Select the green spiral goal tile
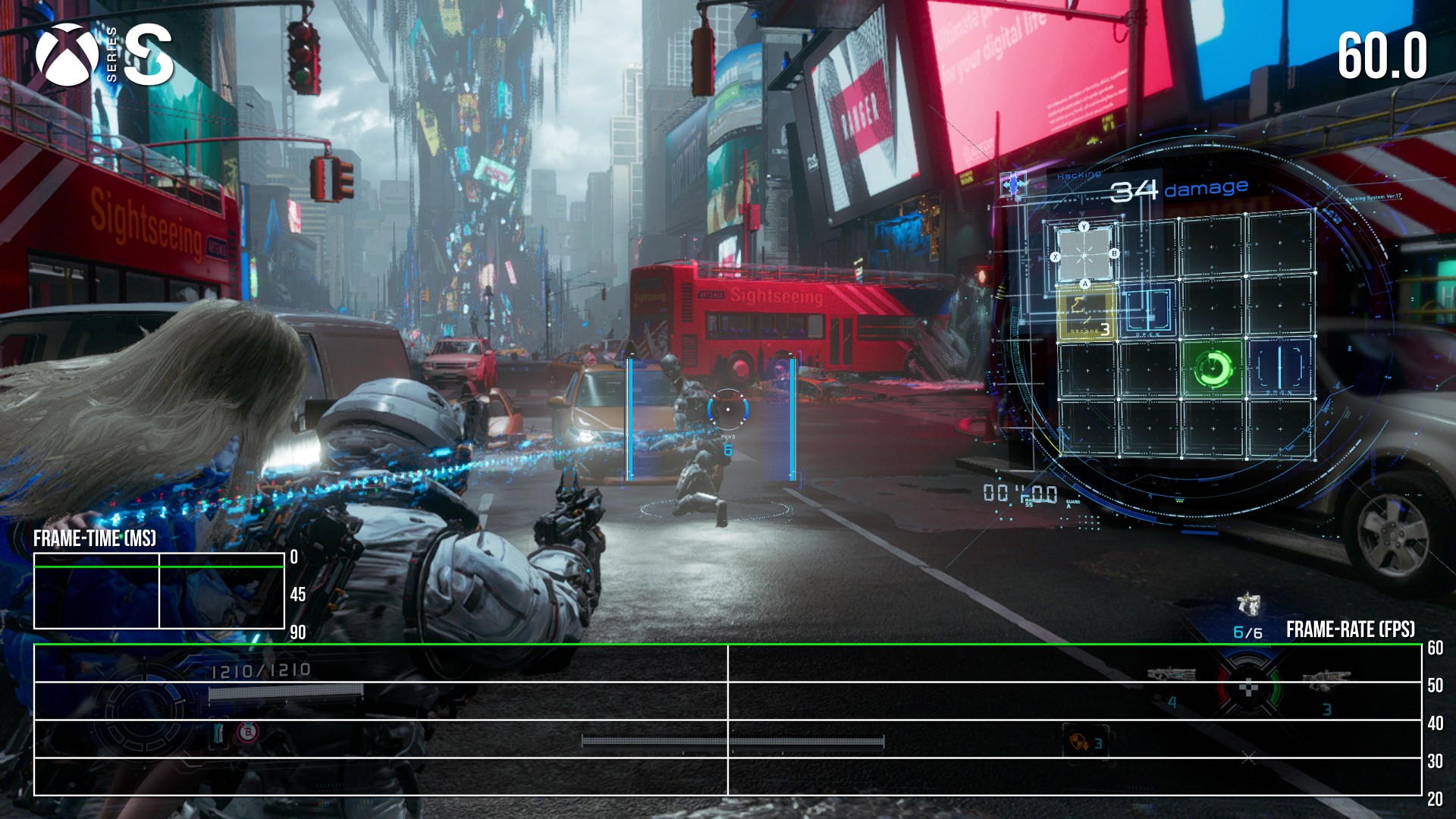This screenshot has width=1456, height=819. (x=1212, y=369)
